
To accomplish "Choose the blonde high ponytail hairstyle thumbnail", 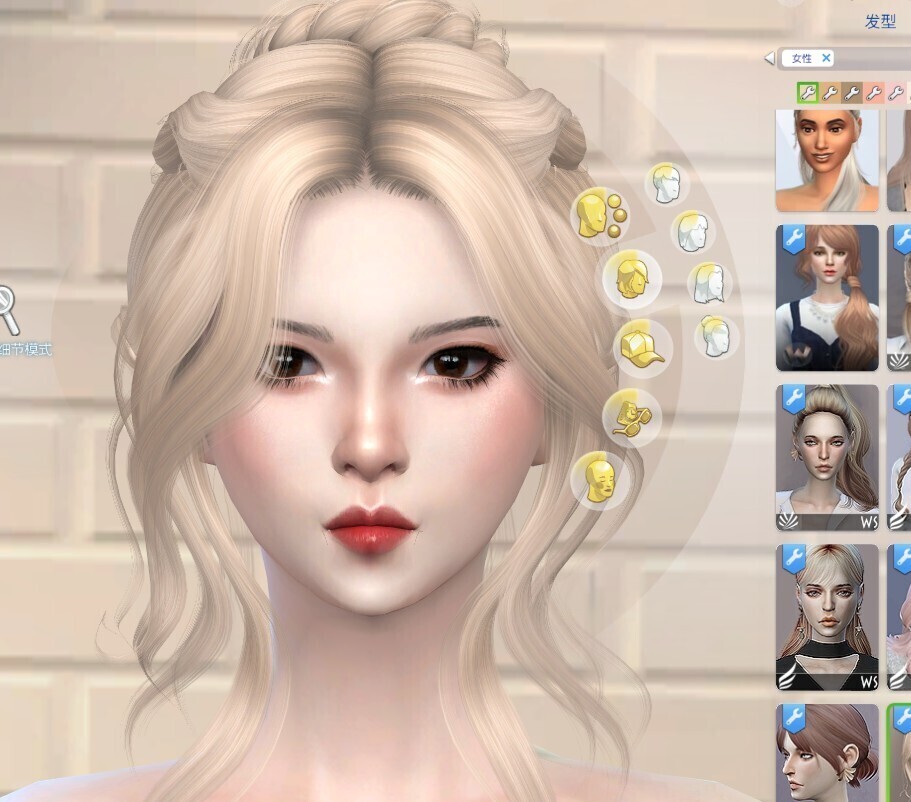I will pyautogui.click(x=827, y=457).
